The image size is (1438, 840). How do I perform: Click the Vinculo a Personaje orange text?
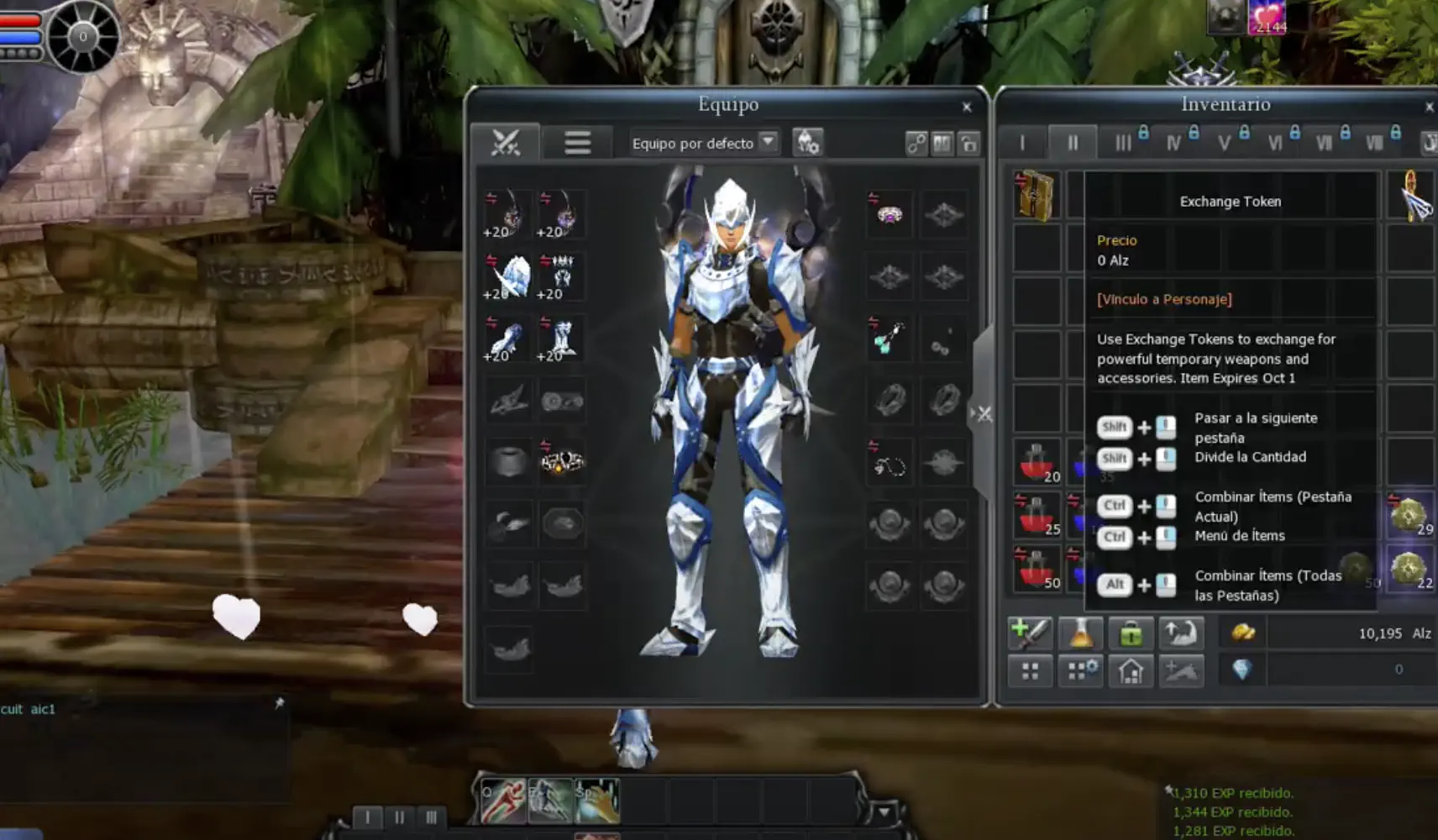(1163, 299)
